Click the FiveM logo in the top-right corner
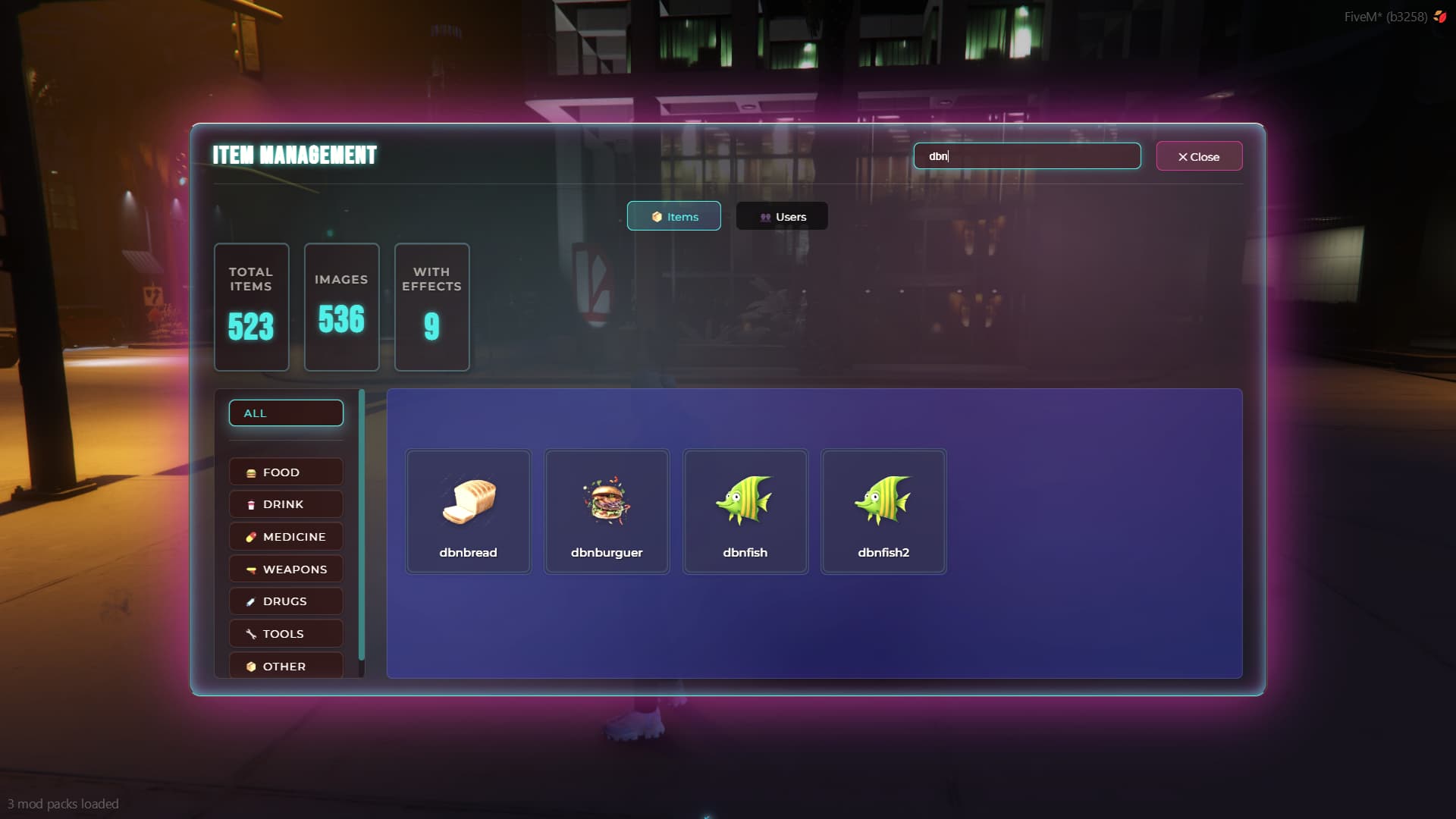1456x819 pixels. [1439, 14]
